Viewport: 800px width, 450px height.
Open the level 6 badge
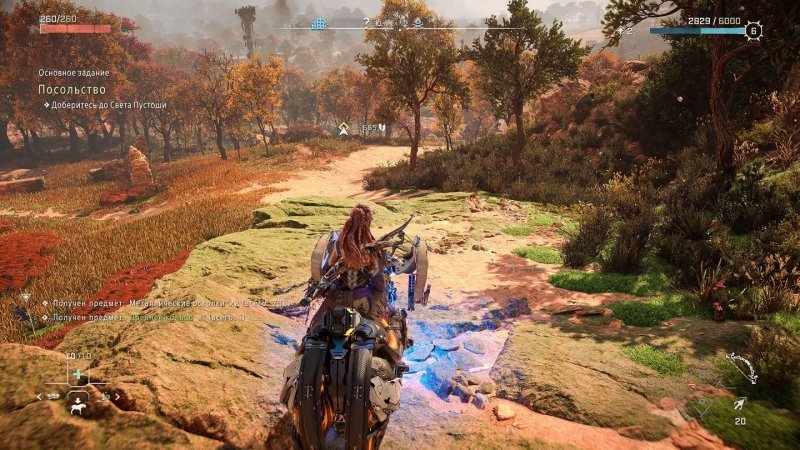point(754,31)
